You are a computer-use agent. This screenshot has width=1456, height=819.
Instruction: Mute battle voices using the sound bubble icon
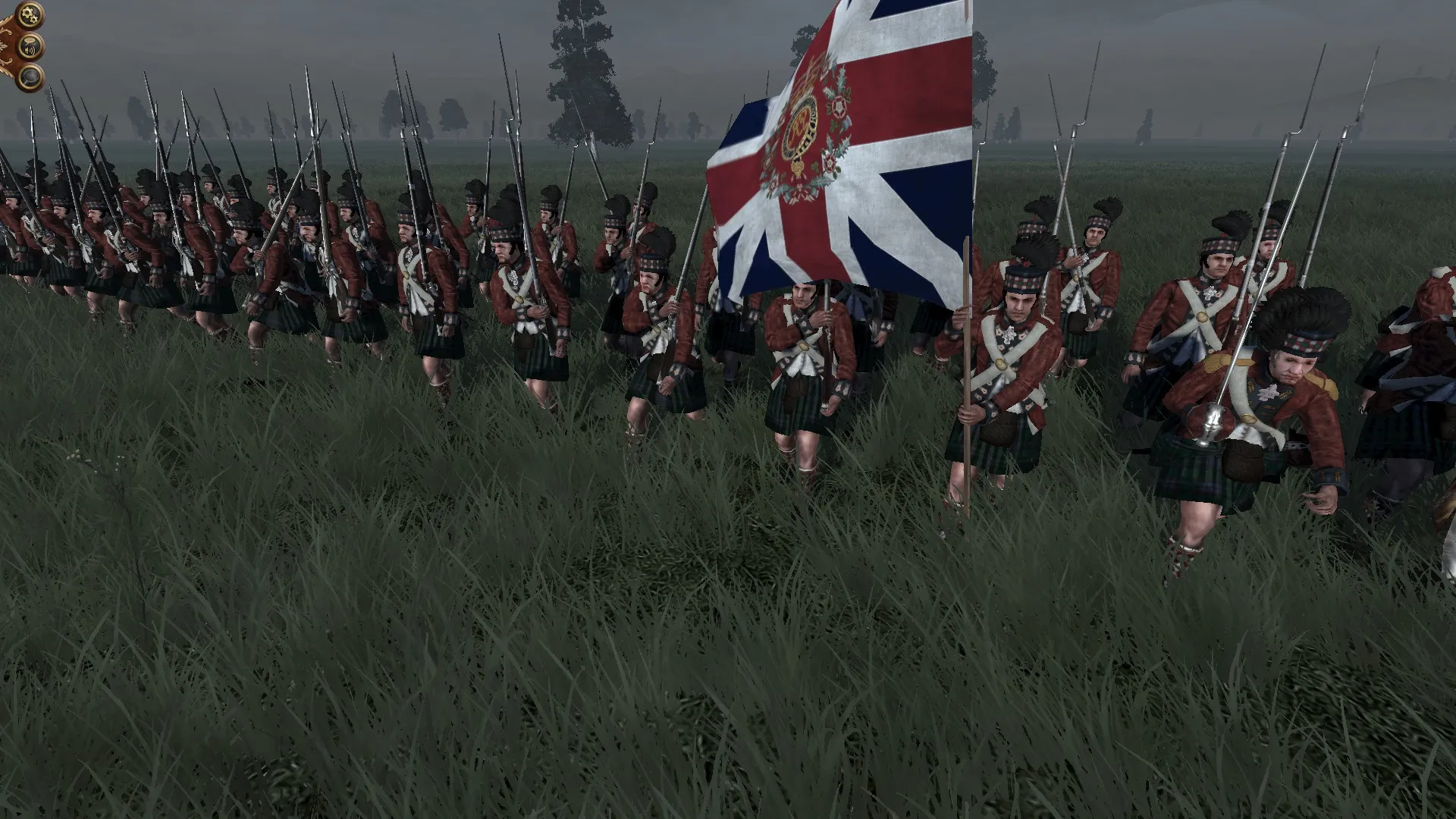(x=30, y=44)
